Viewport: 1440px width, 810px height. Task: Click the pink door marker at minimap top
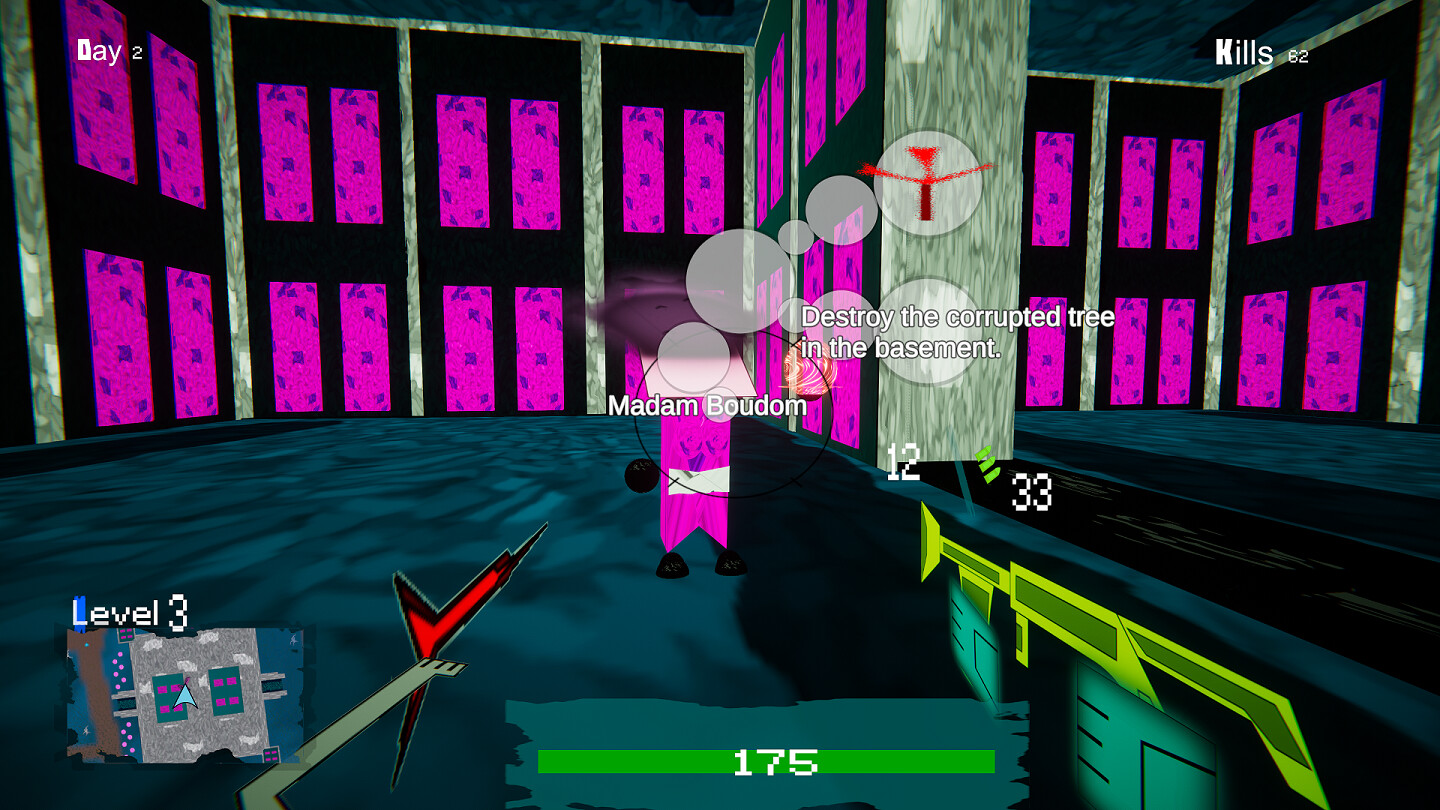[124, 633]
